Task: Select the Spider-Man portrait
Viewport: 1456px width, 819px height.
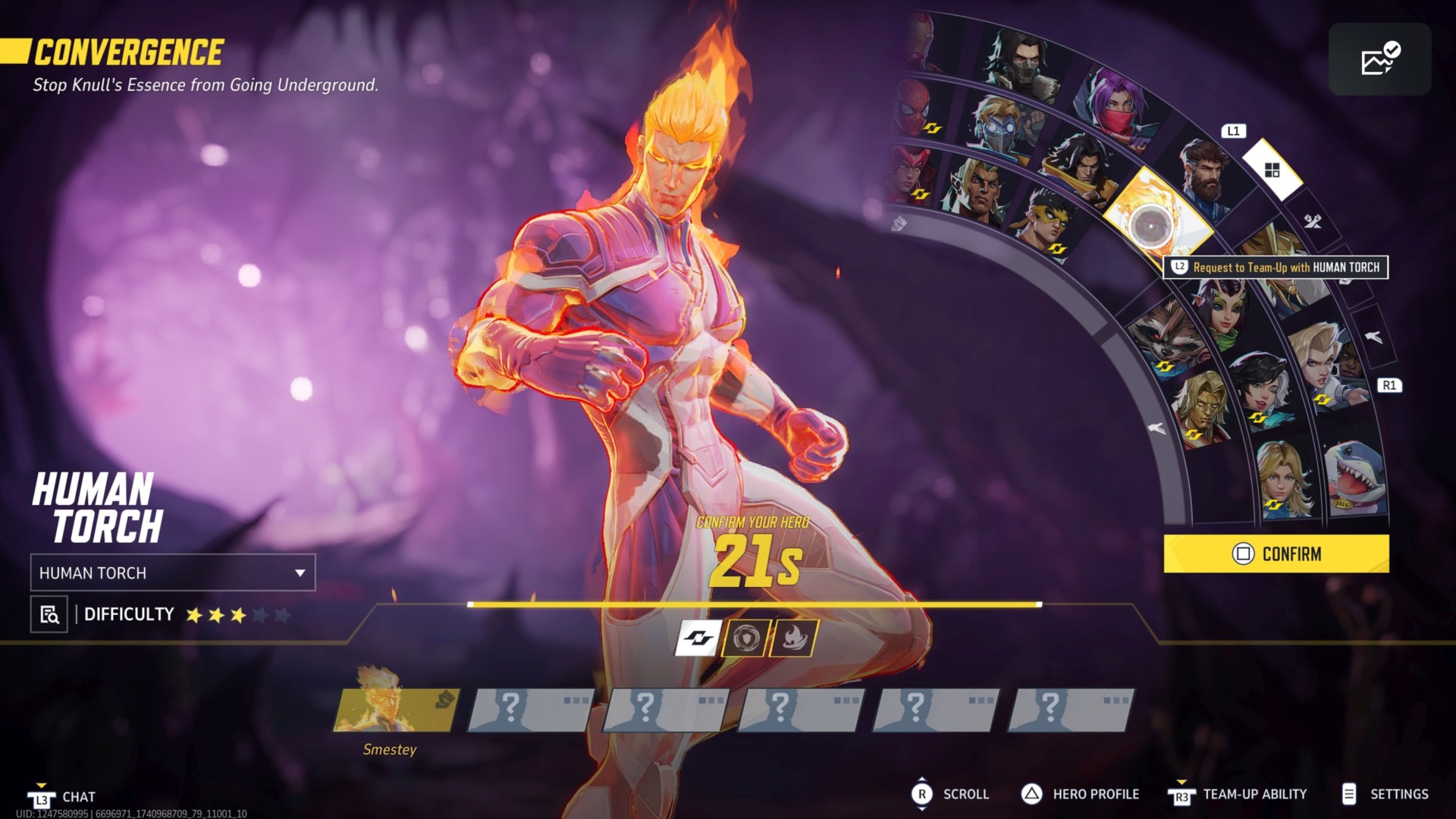Action: tap(915, 108)
